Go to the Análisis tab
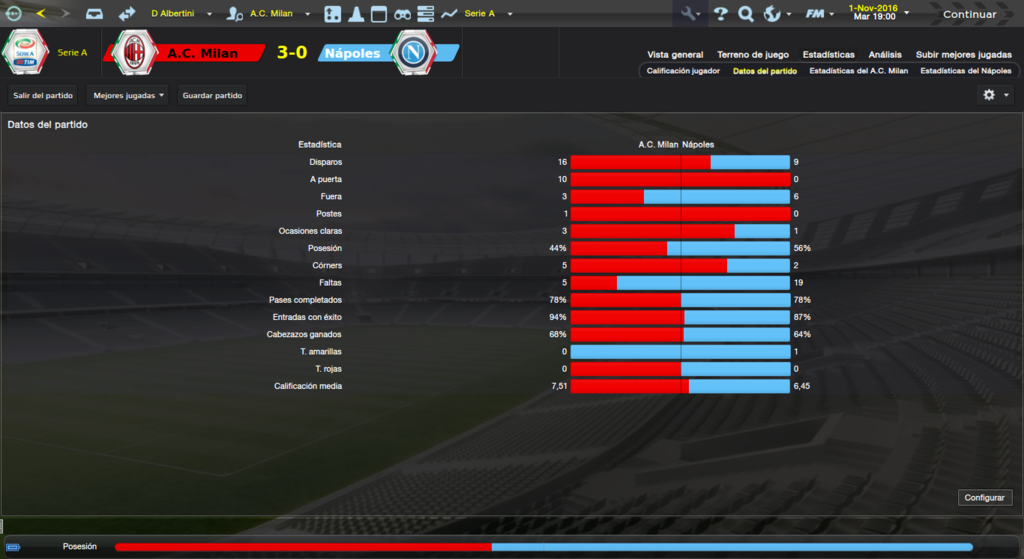 click(885, 55)
